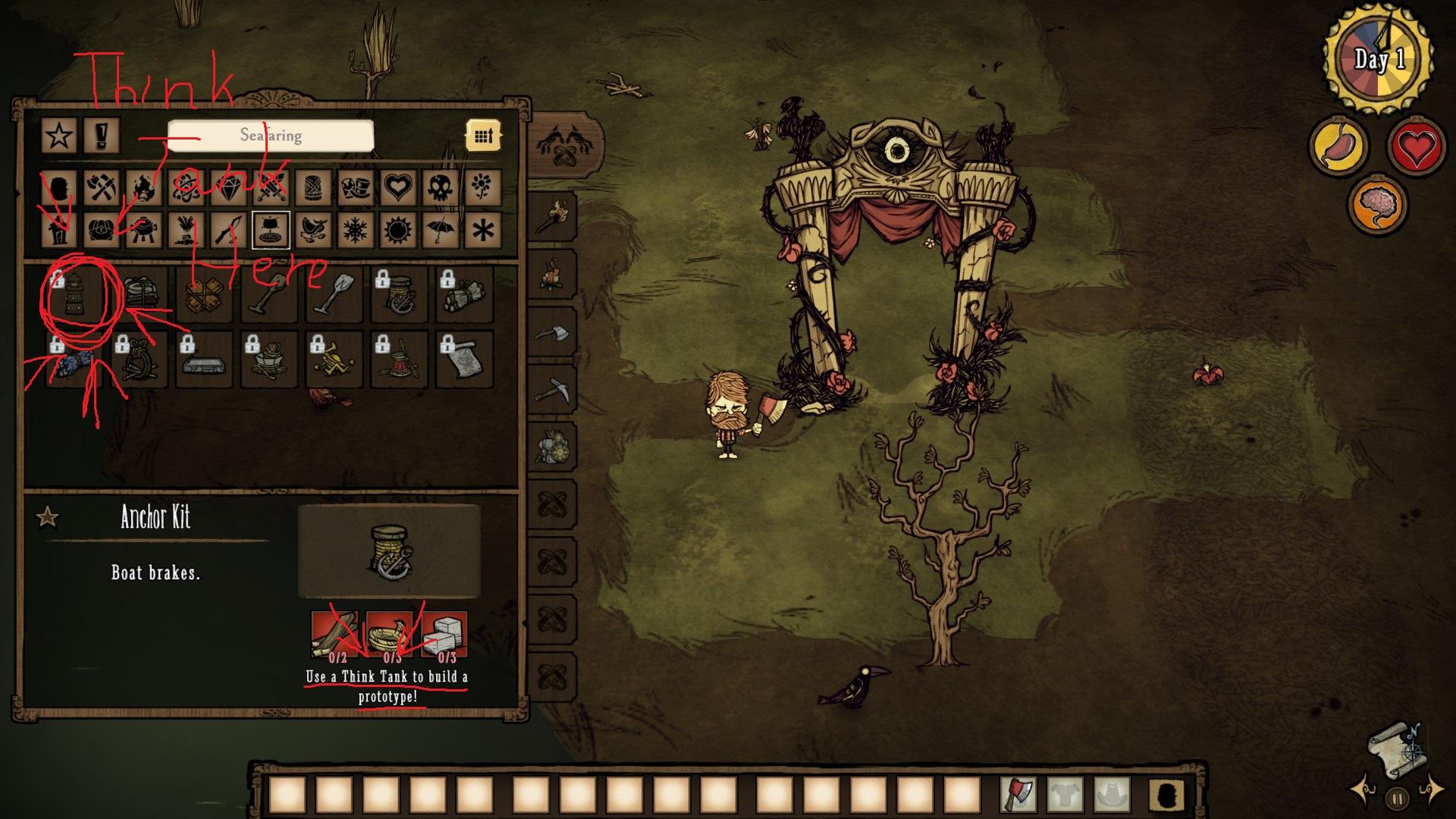Craft the pinned torch recipe
1456x819 pixels.
[x=551, y=218]
